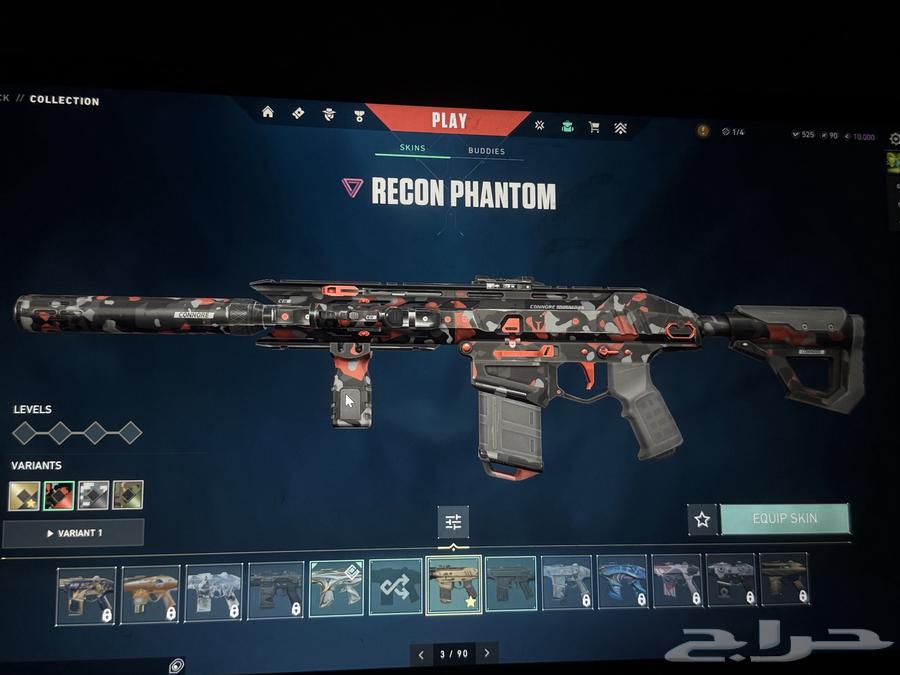The height and width of the screenshot is (675, 900).
Task: Switch to the Buddies tab
Action: (486, 151)
